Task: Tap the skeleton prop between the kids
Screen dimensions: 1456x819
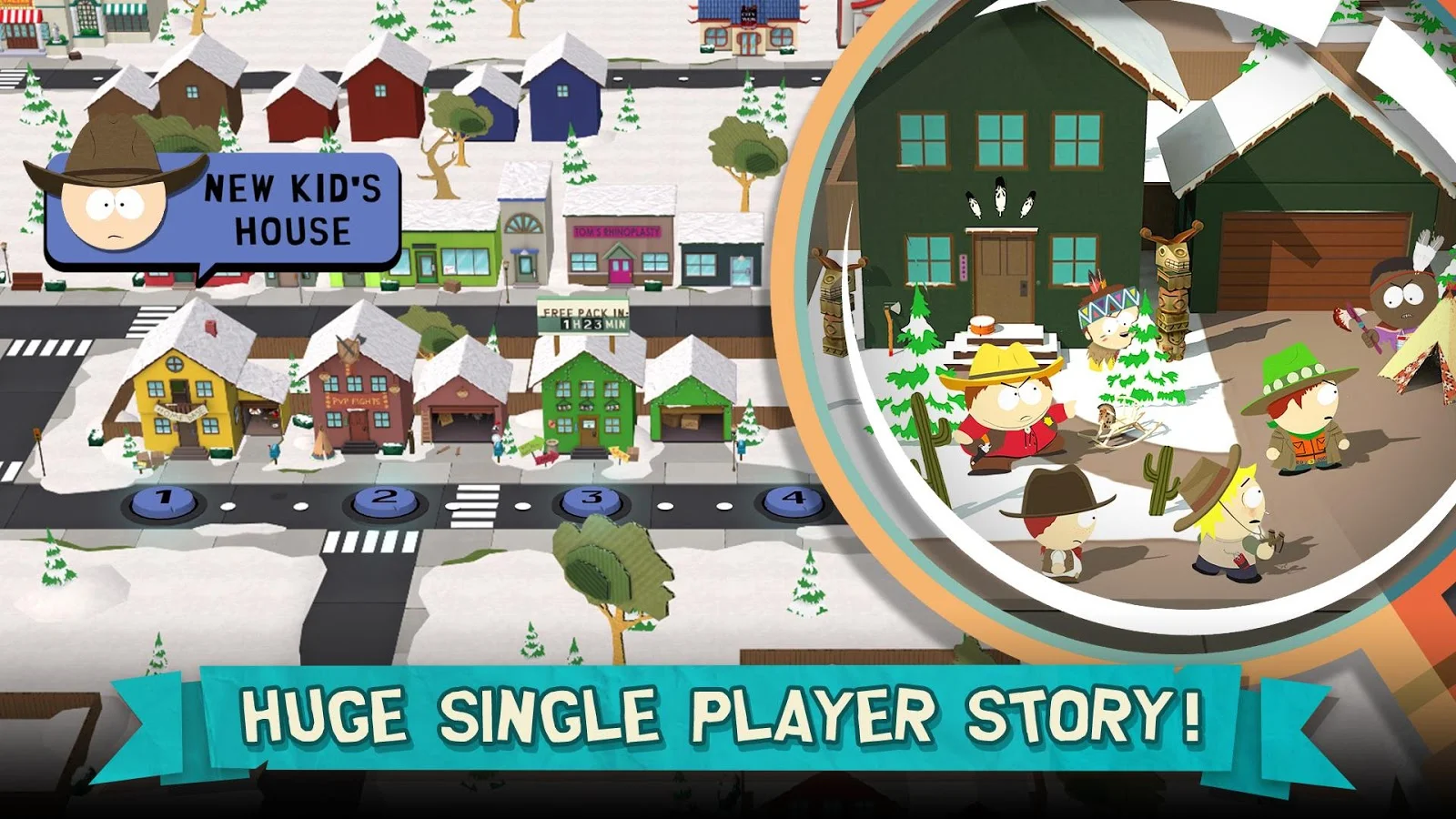Action: (1115, 423)
